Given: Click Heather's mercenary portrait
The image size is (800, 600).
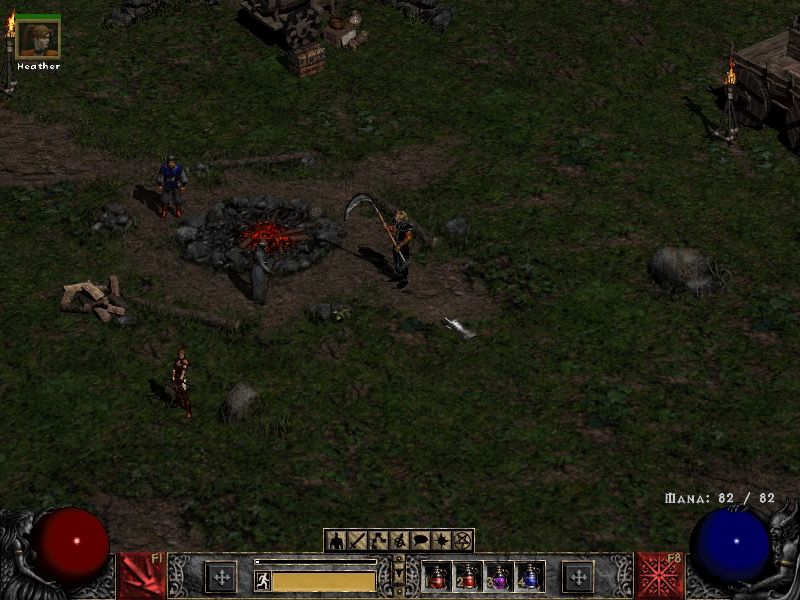Looking at the screenshot, I should click(x=39, y=39).
